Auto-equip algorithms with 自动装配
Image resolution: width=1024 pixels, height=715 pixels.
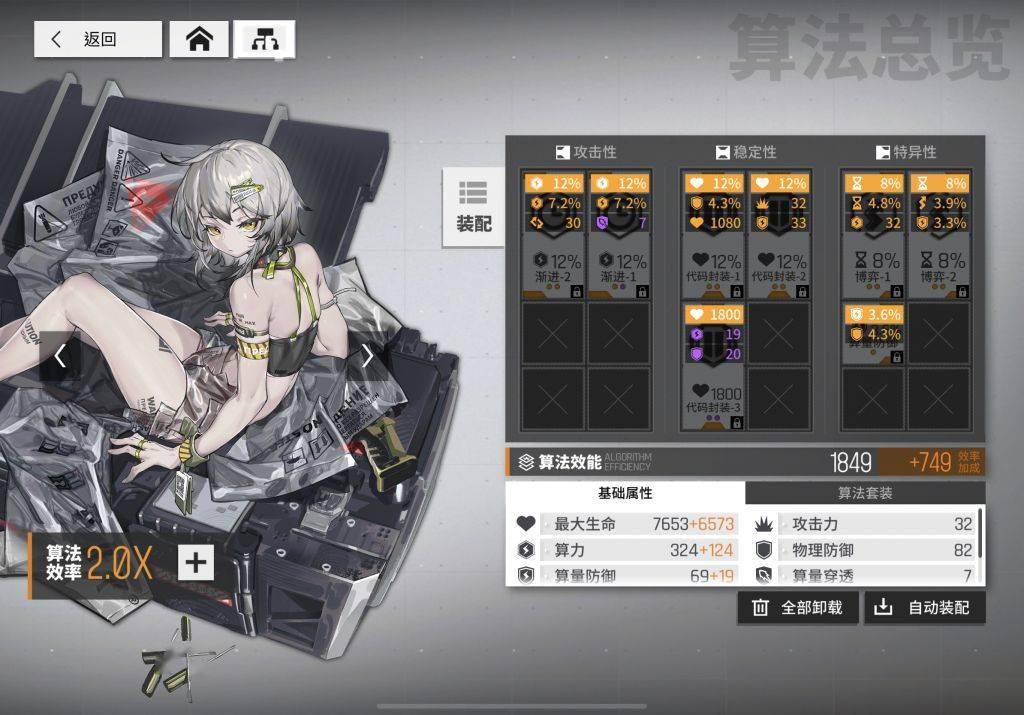point(924,607)
